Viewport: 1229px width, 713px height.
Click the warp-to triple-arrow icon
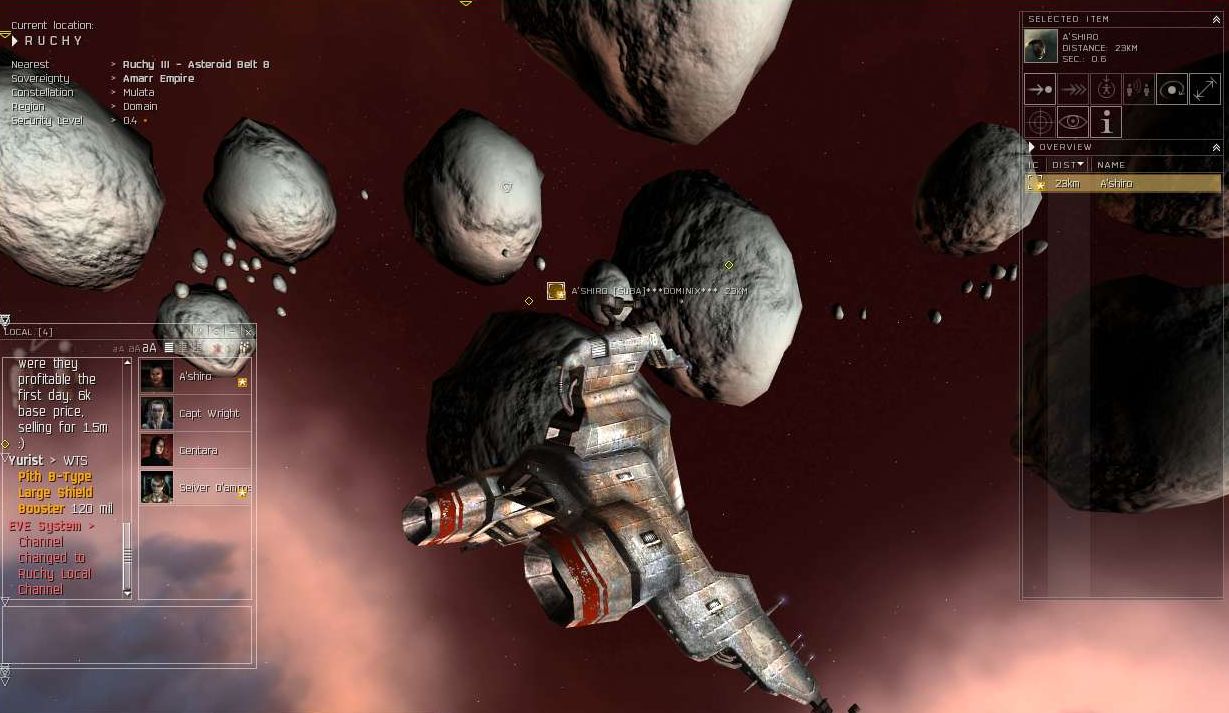(x=1073, y=90)
